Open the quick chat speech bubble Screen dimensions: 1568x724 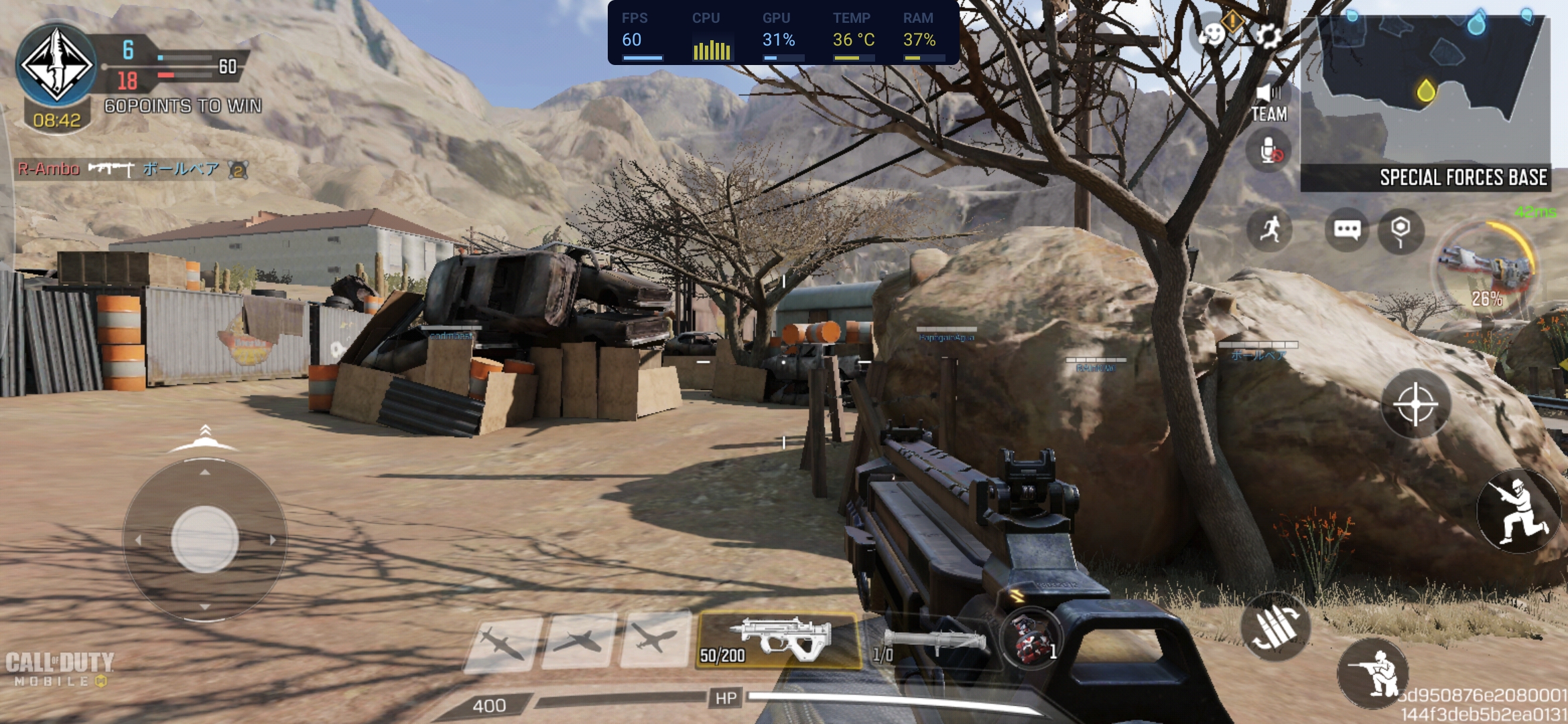pos(1347,230)
